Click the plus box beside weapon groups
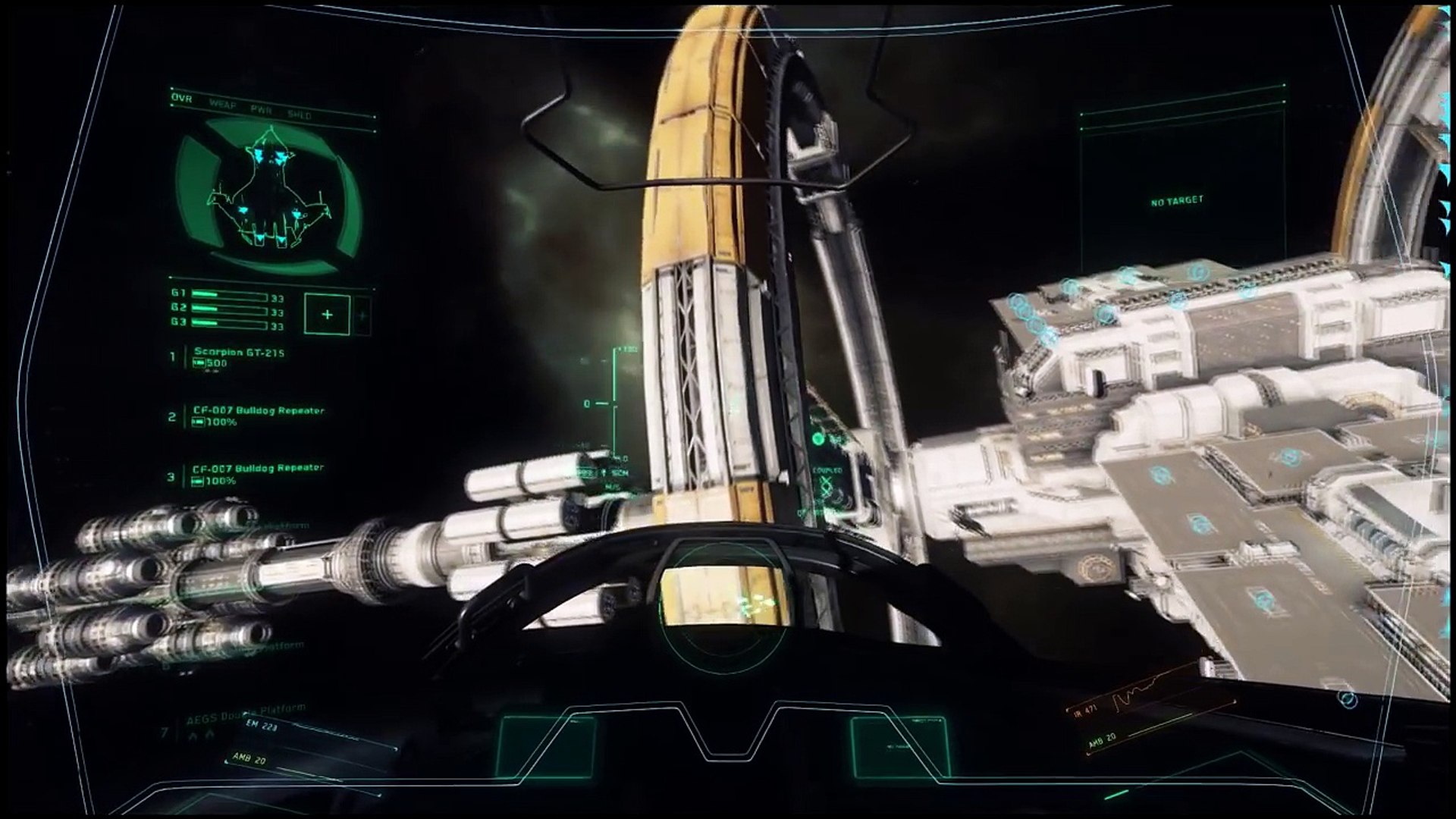 pos(327,314)
